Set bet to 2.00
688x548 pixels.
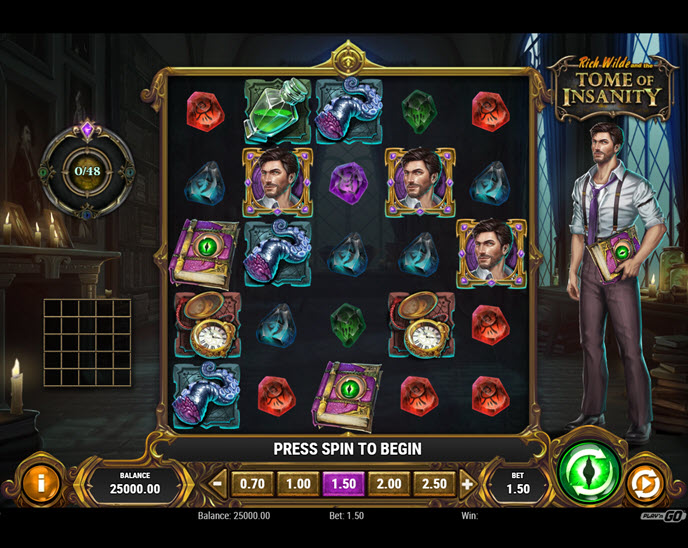click(x=387, y=484)
